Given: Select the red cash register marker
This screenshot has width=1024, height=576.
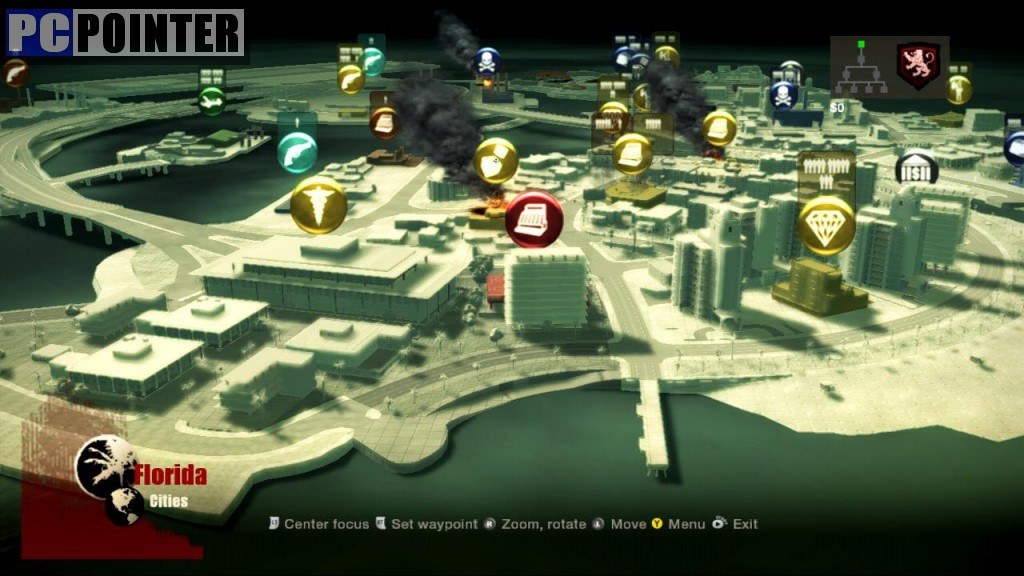Looking at the screenshot, I should pos(534,219).
